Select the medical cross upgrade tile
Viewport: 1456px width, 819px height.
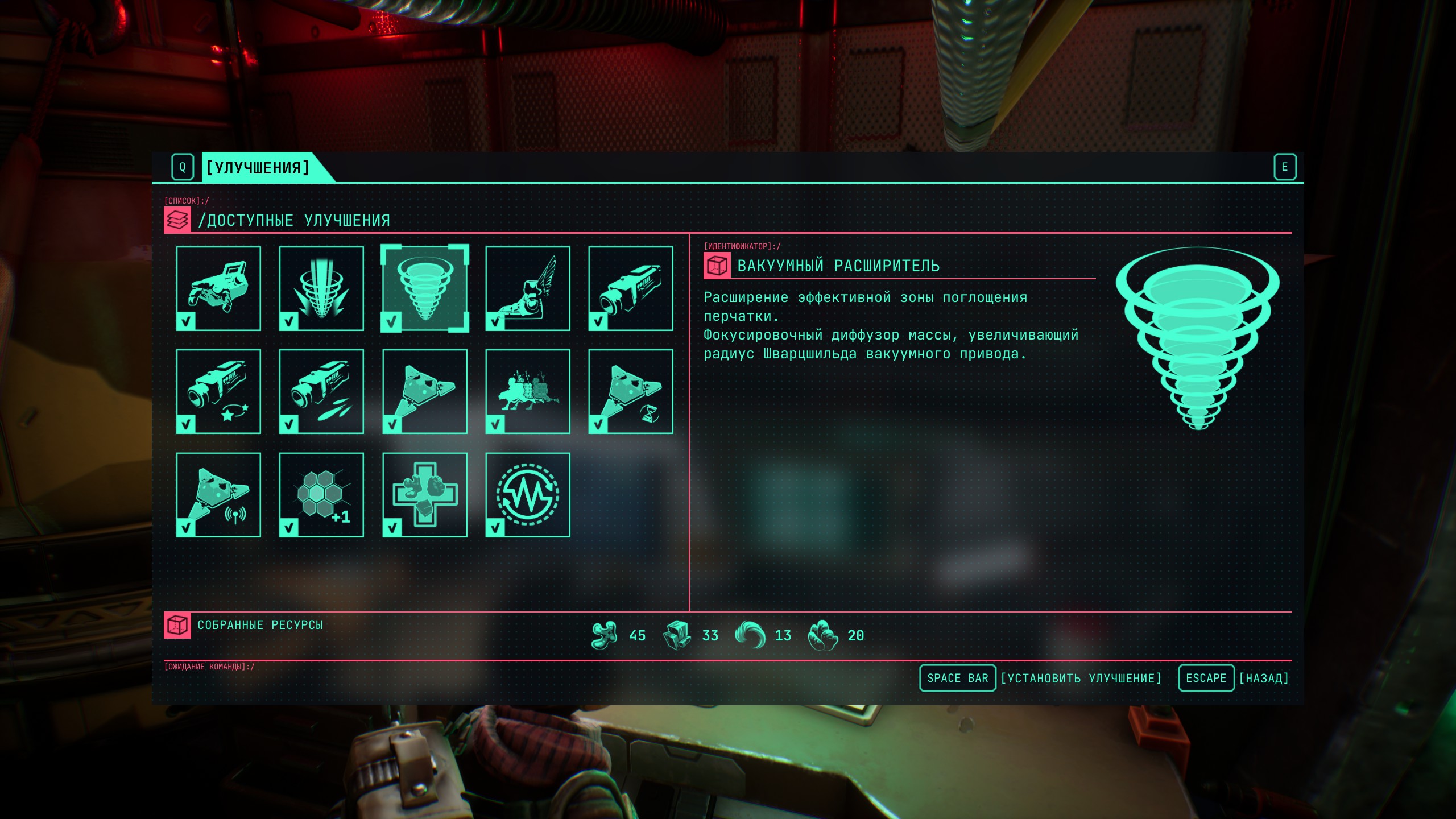tap(425, 495)
